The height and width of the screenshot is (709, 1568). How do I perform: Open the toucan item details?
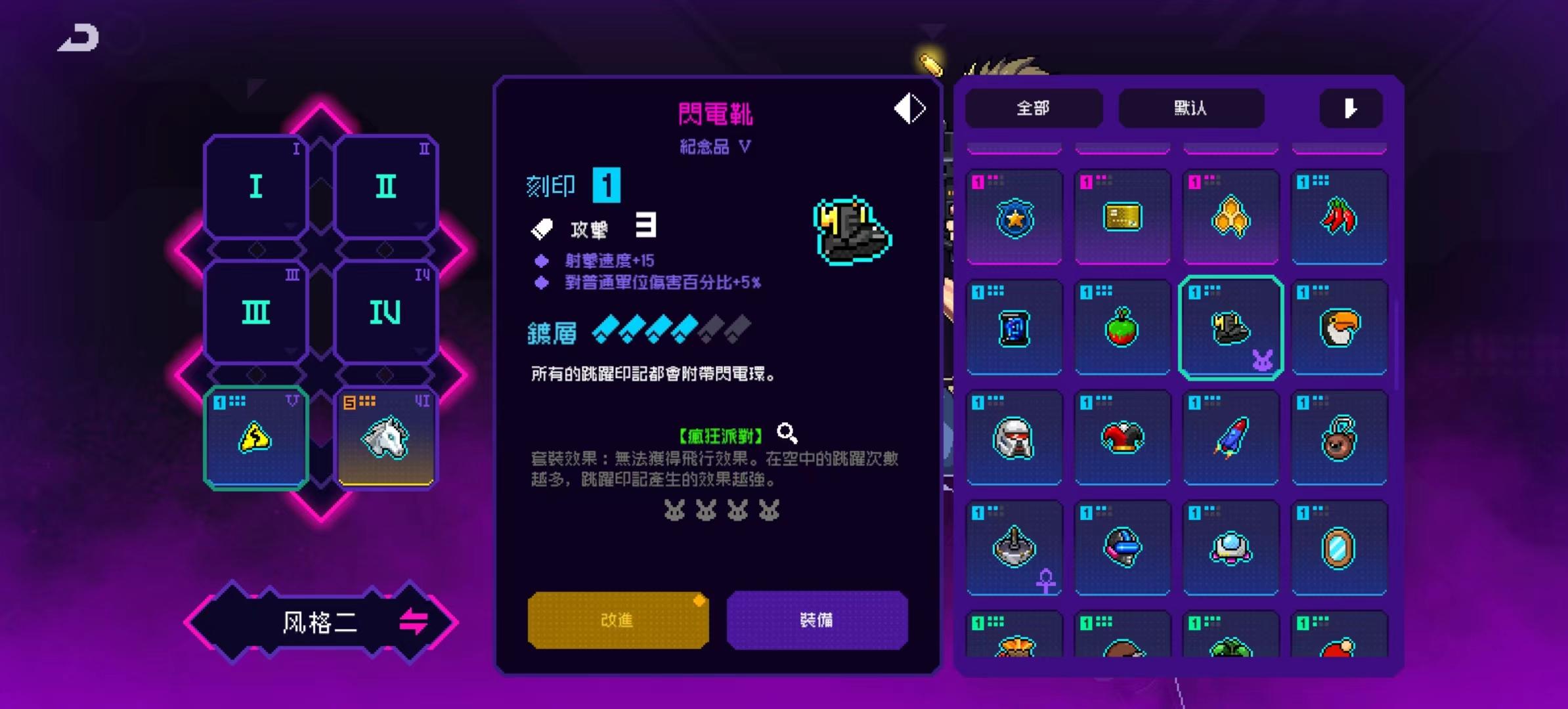click(x=1339, y=328)
